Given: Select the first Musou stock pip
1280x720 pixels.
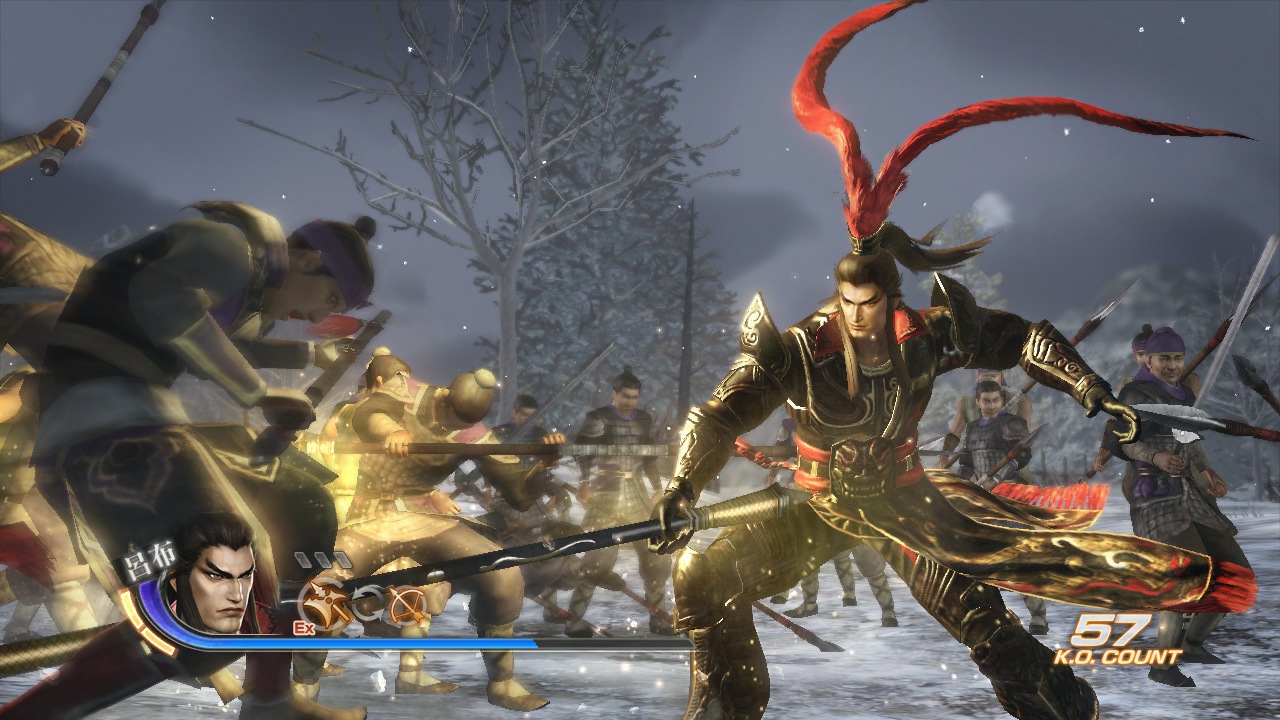Looking at the screenshot, I should click(x=303, y=558).
